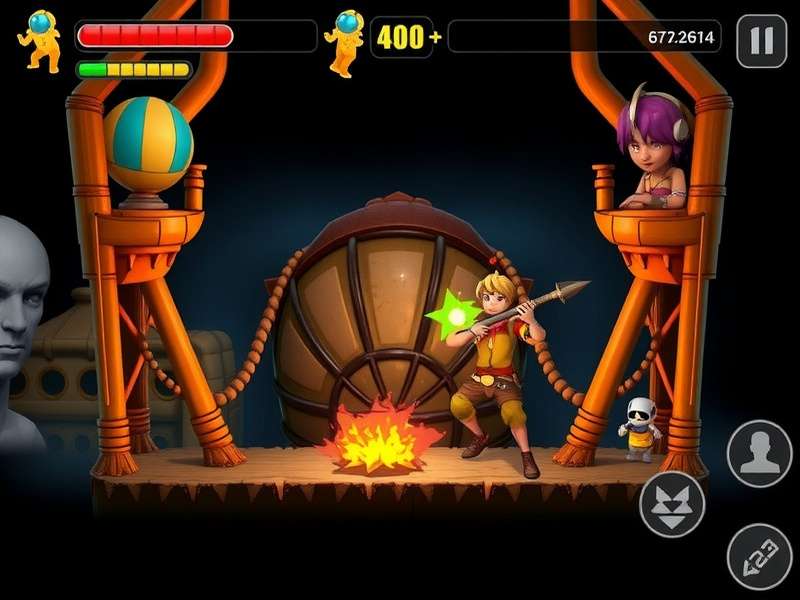Tap the person silhouette button
The height and width of the screenshot is (600, 800).
click(760, 454)
